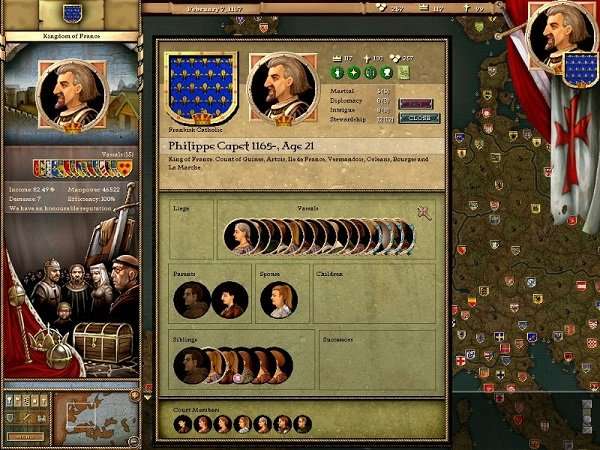Click the large French fleur-de-lis coat of arms
The width and height of the screenshot is (600, 450).
[x=200, y=88]
